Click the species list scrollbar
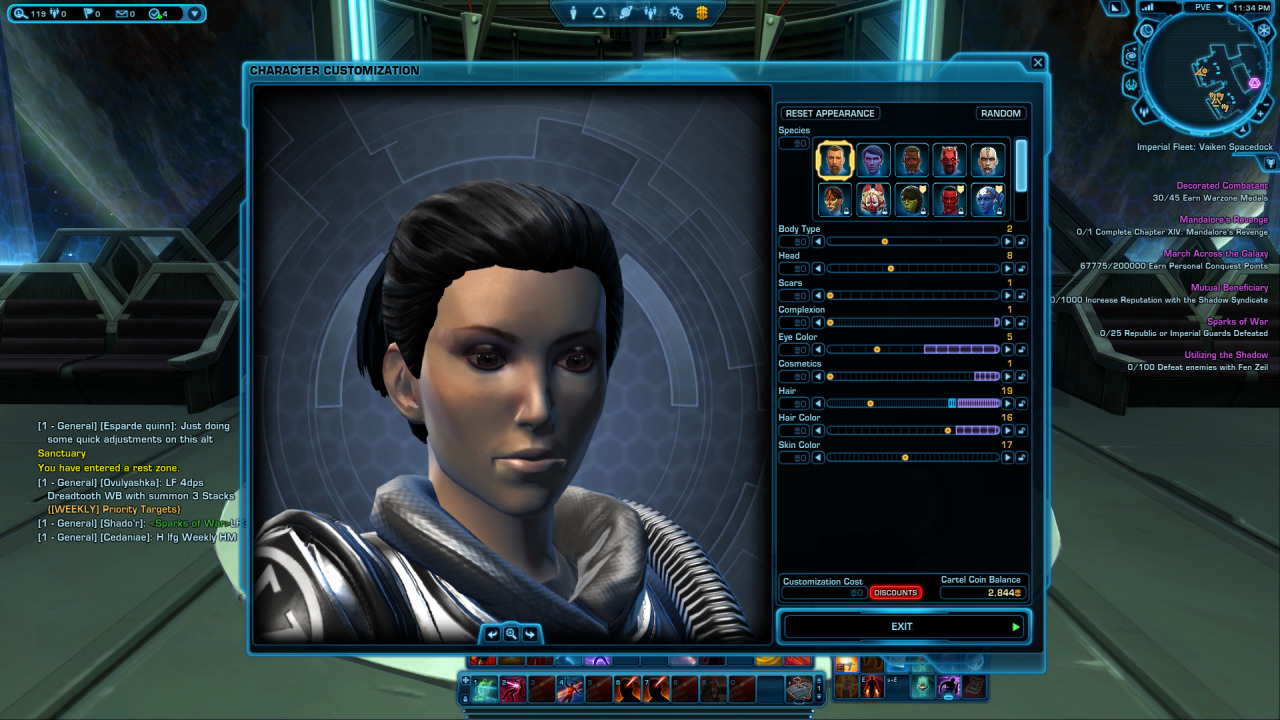 [x=1021, y=165]
